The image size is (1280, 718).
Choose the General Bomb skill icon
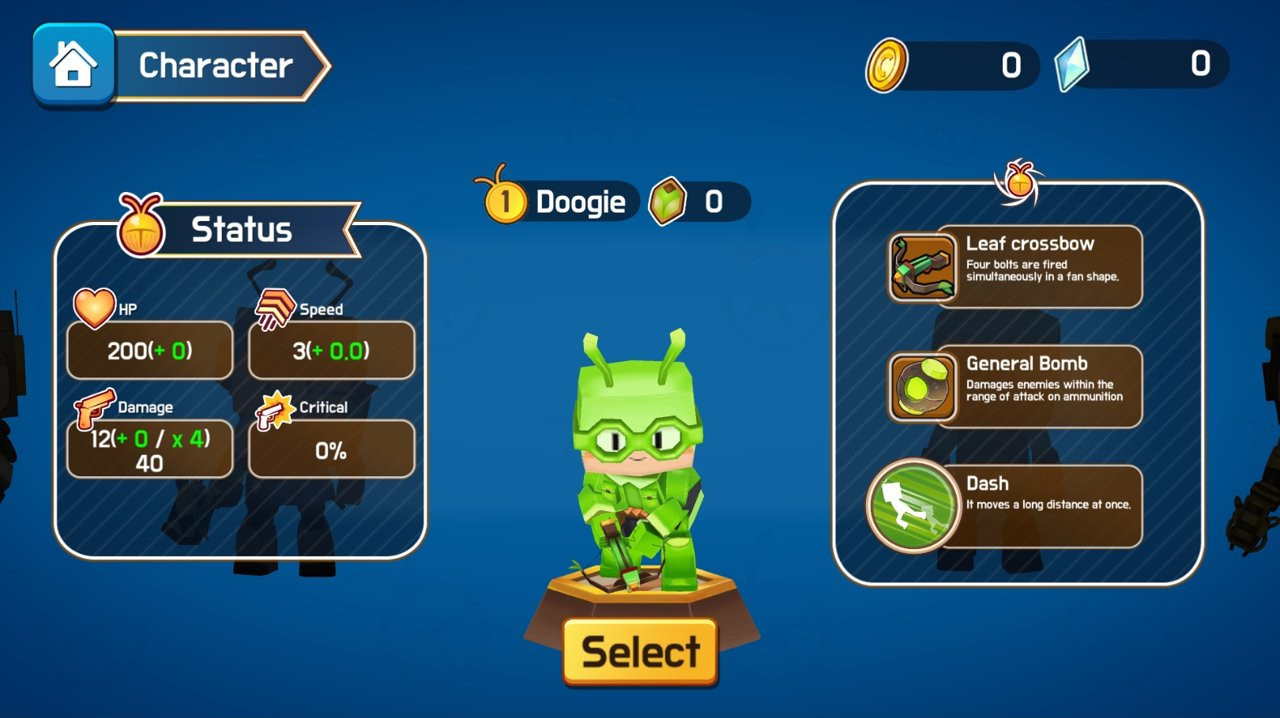[x=922, y=387]
